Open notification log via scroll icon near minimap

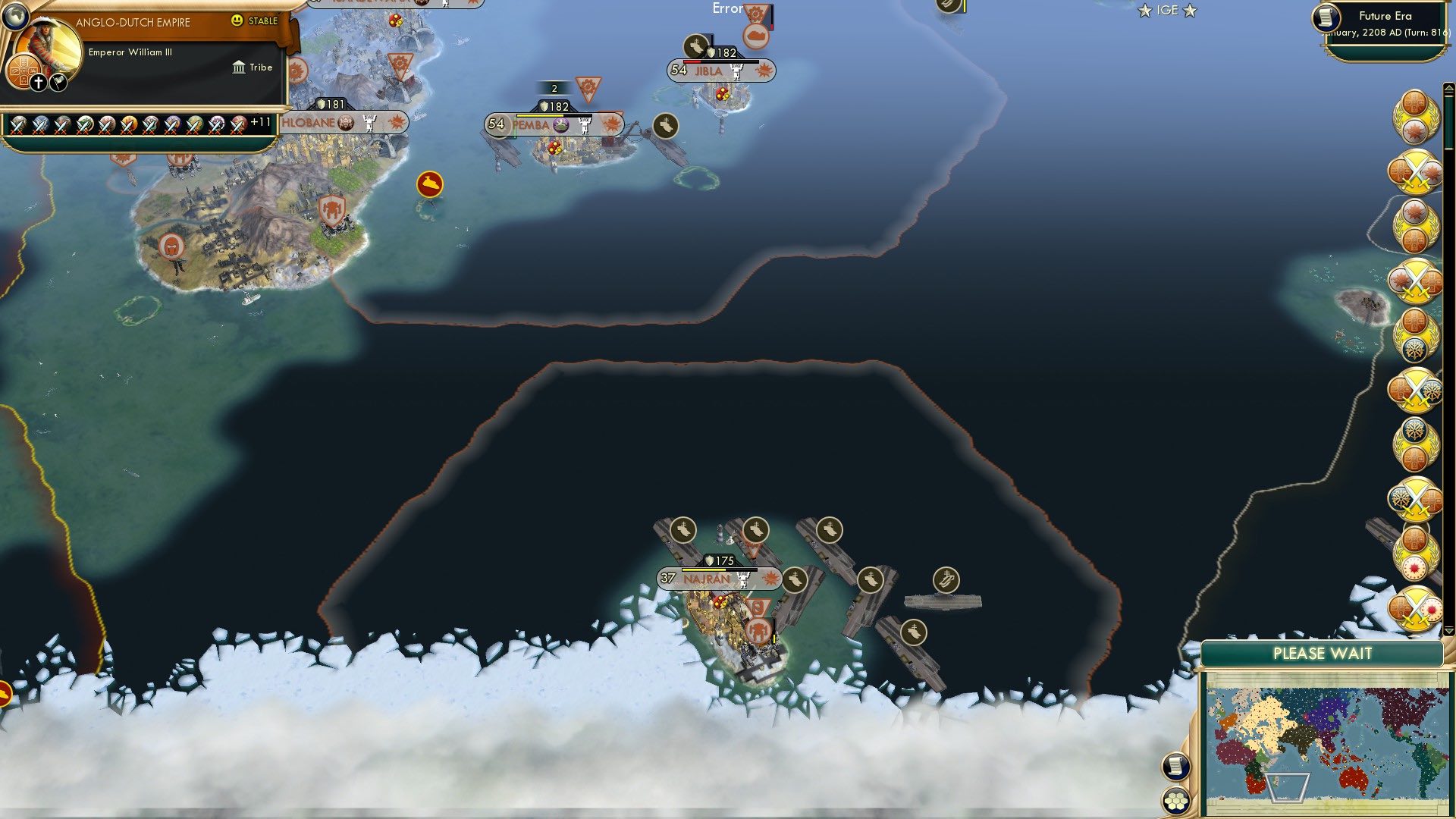(1177, 767)
